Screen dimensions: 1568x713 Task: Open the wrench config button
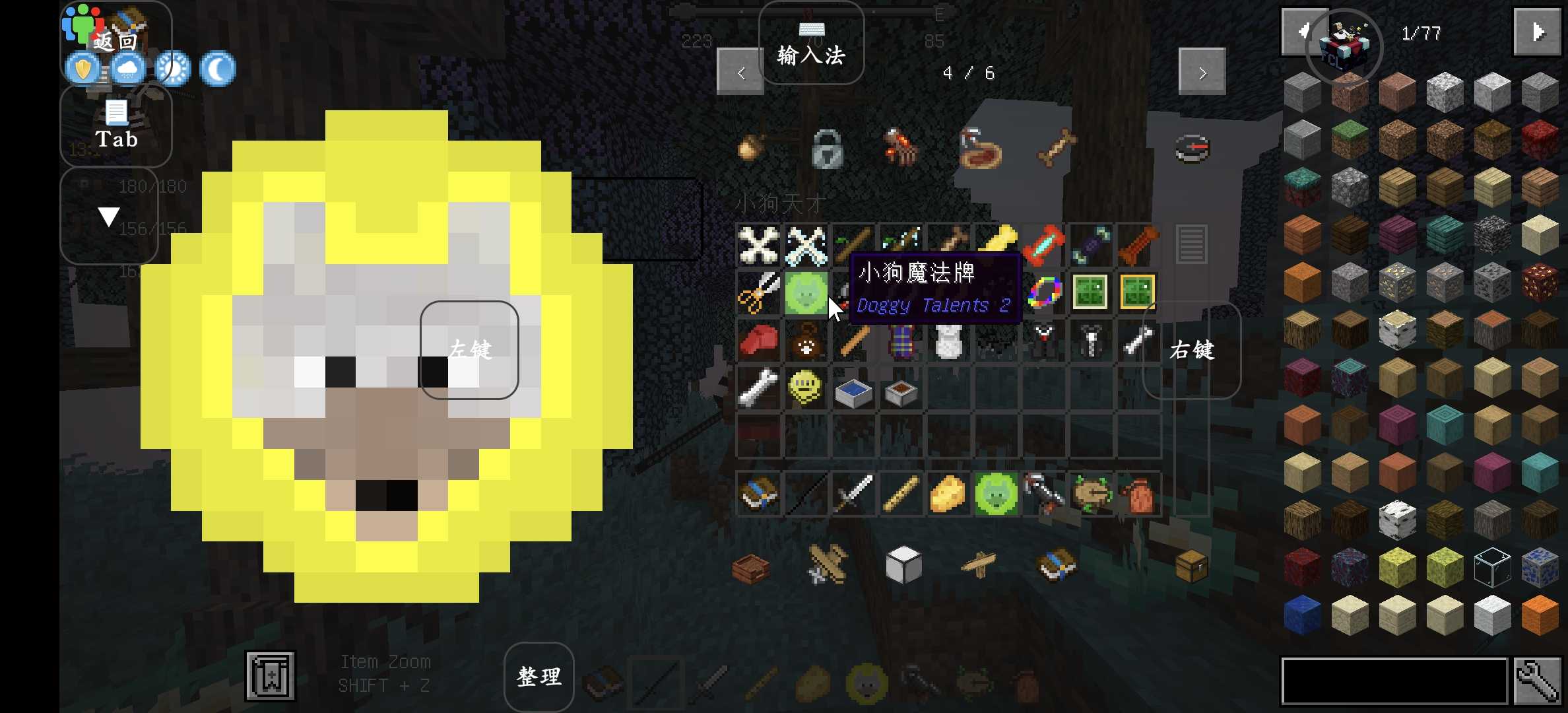click(x=1538, y=681)
